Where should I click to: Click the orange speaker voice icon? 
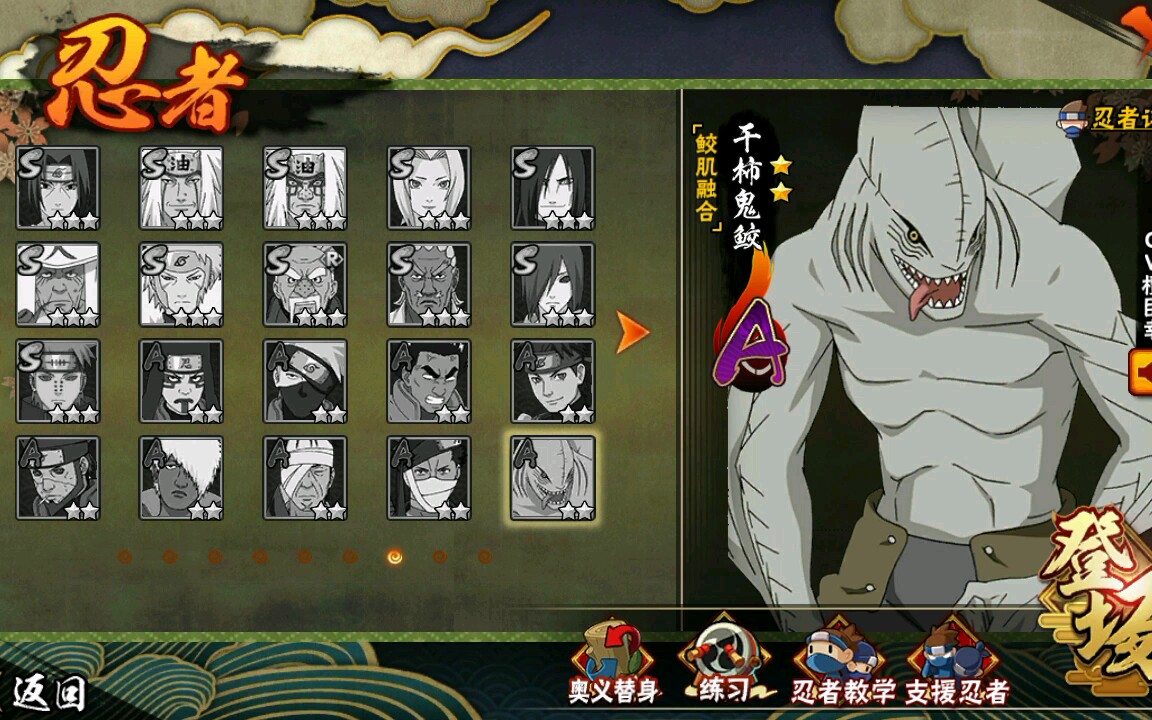[1140, 372]
